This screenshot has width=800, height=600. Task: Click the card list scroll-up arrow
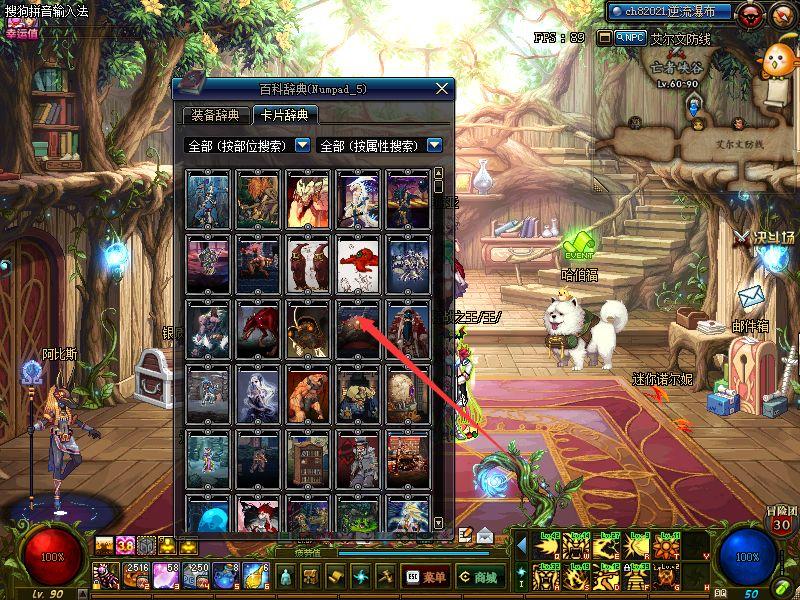pos(438,172)
